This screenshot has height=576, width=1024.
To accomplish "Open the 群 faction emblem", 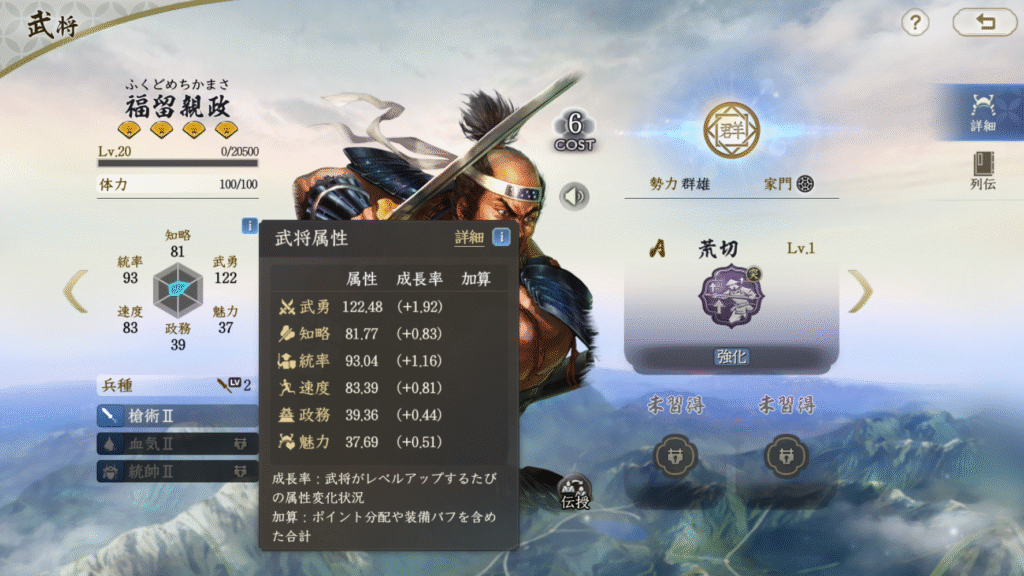I will [x=731, y=129].
